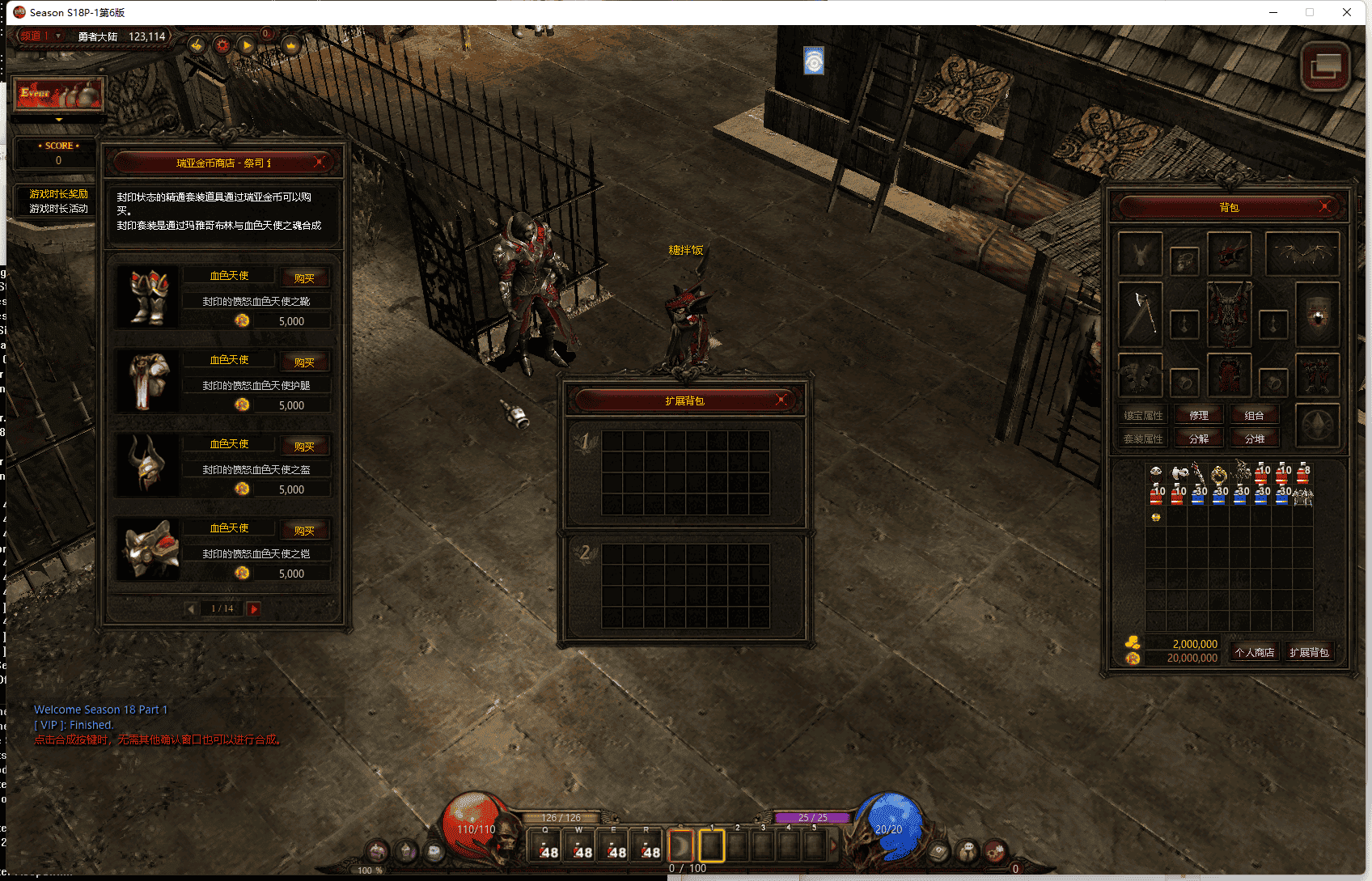Viewport: 1372px width, 881px height.
Task: Open the golden window icon in top-right corner
Action: pos(1325,67)
